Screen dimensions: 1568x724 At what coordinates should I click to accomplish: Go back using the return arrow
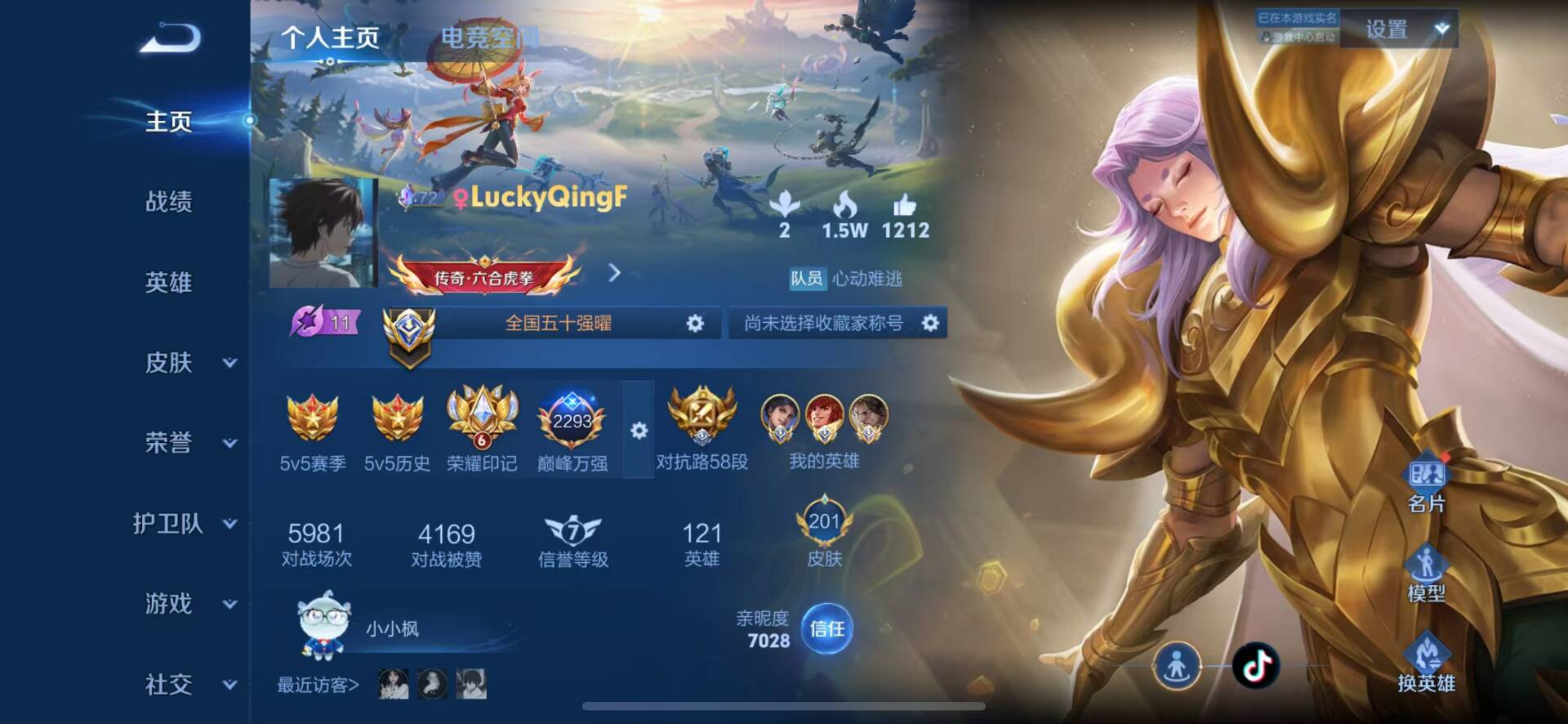(171, 38)
